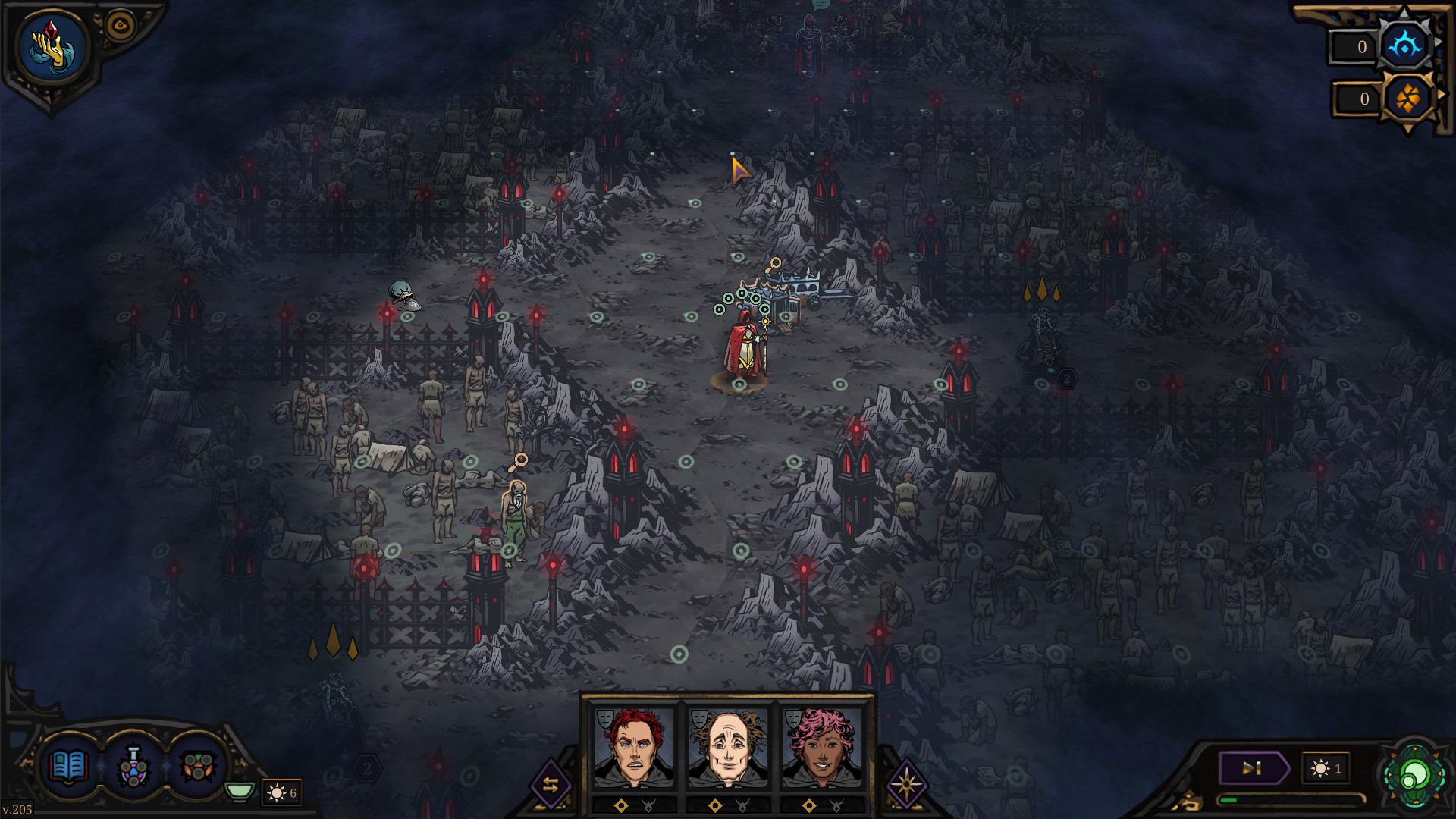Viewport: 1456px width, 819px height.
Task: Select the red-haired character portrait
Action: pos(634,748)
